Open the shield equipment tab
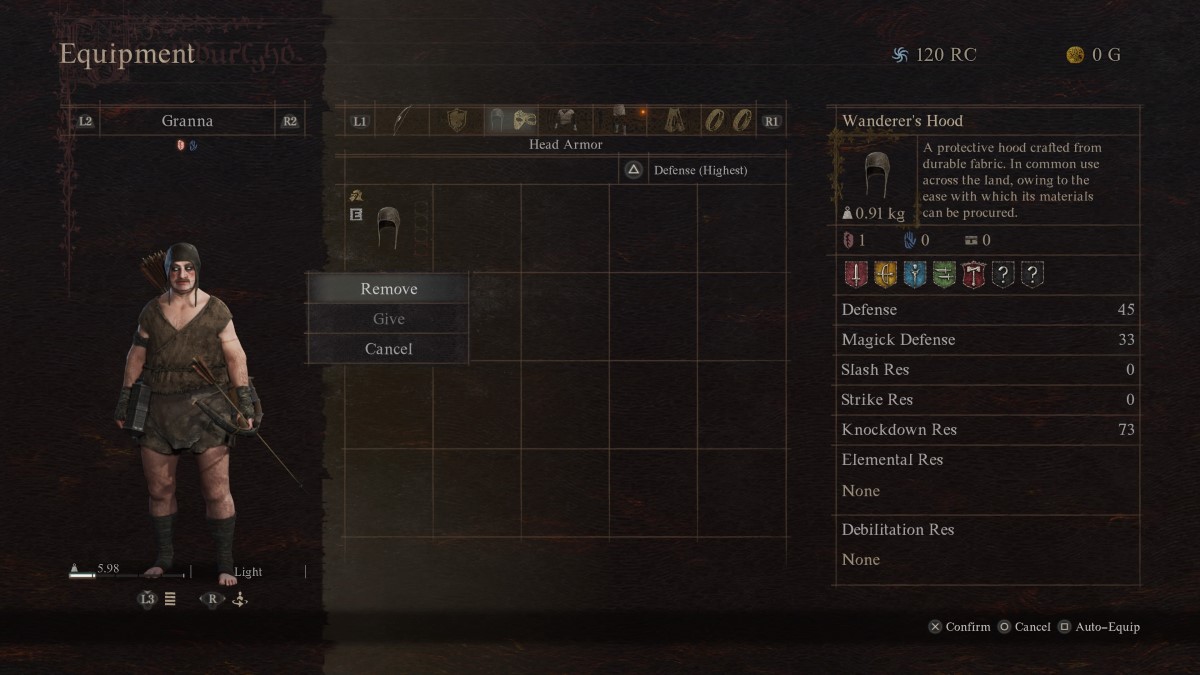The image size is (1200, 675). 457,121
